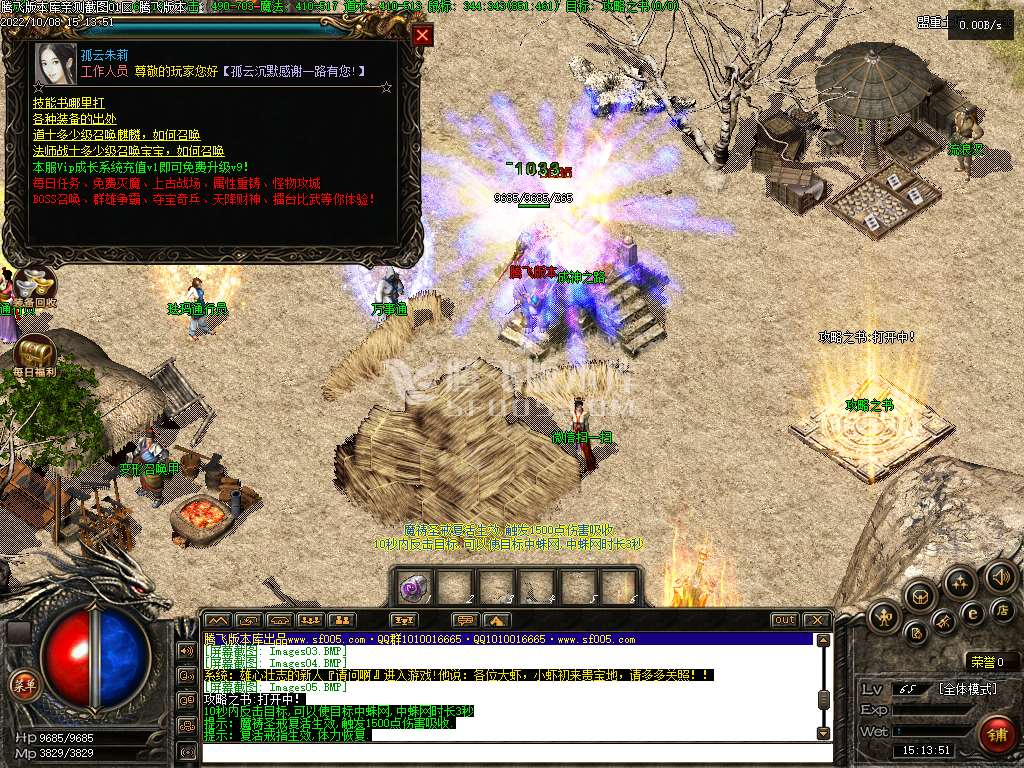Select the 技能书哪里打 dialogue link
This screenshot has height=768, width=1024.
(68, 103)
